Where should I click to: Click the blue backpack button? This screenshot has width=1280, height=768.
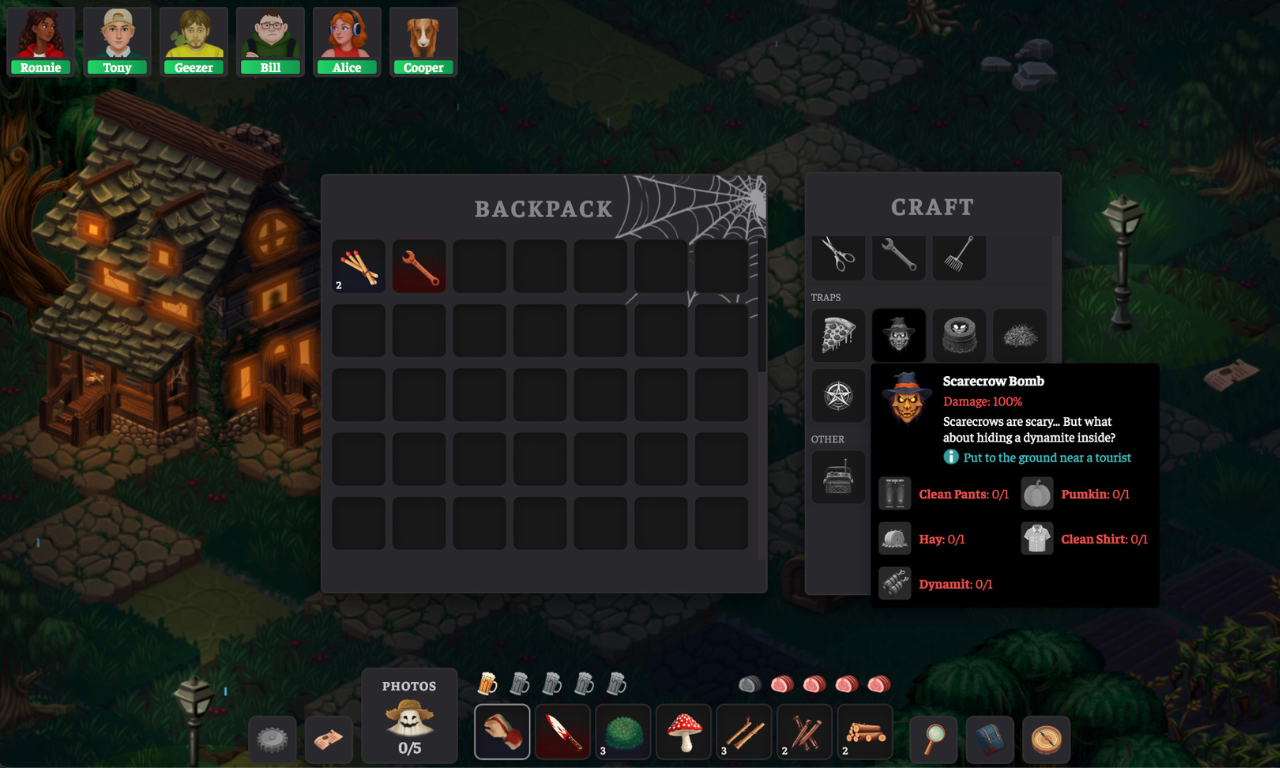tap(990, 740)
